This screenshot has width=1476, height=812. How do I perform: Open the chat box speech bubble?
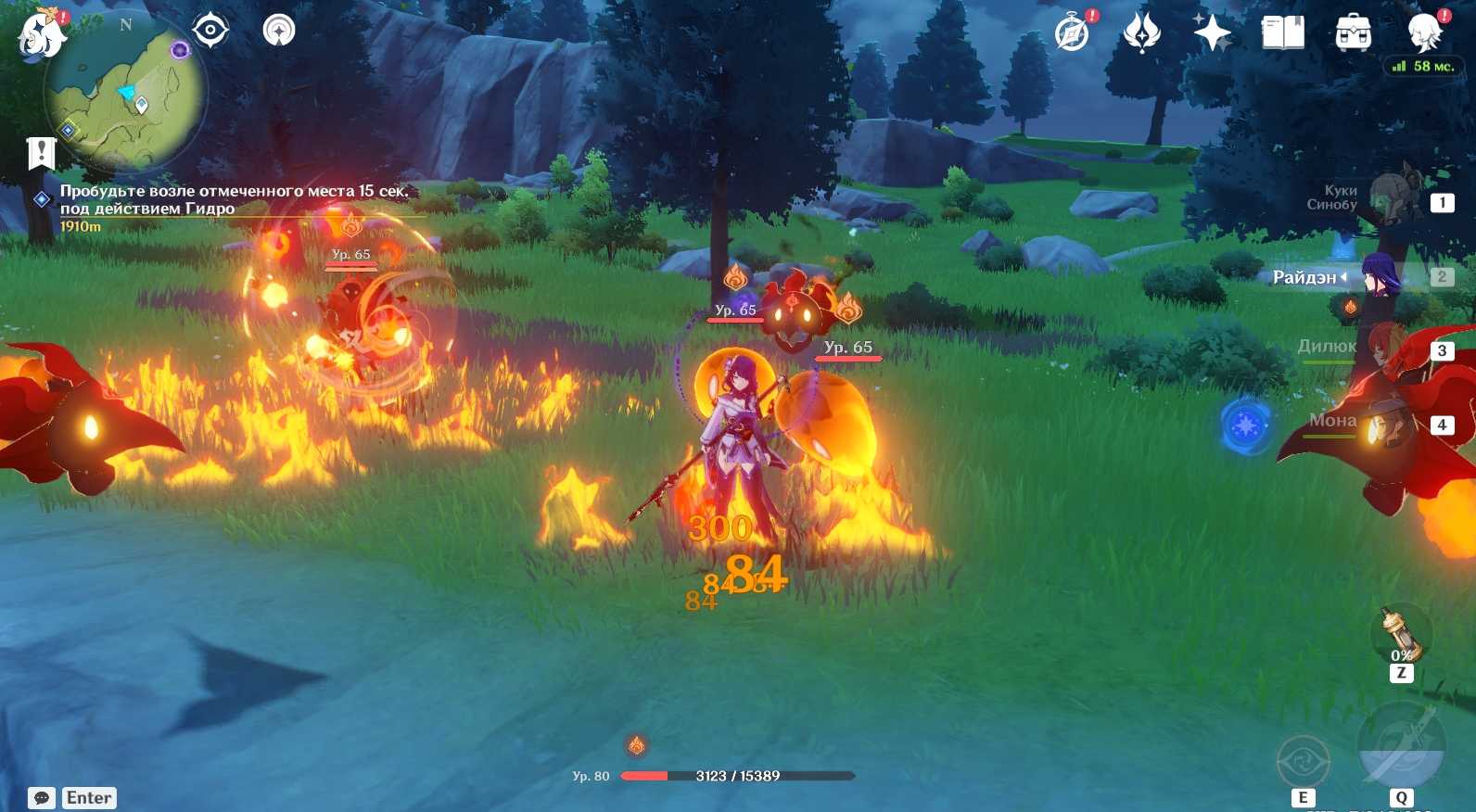pyautogui.click(x=42, y=798)
